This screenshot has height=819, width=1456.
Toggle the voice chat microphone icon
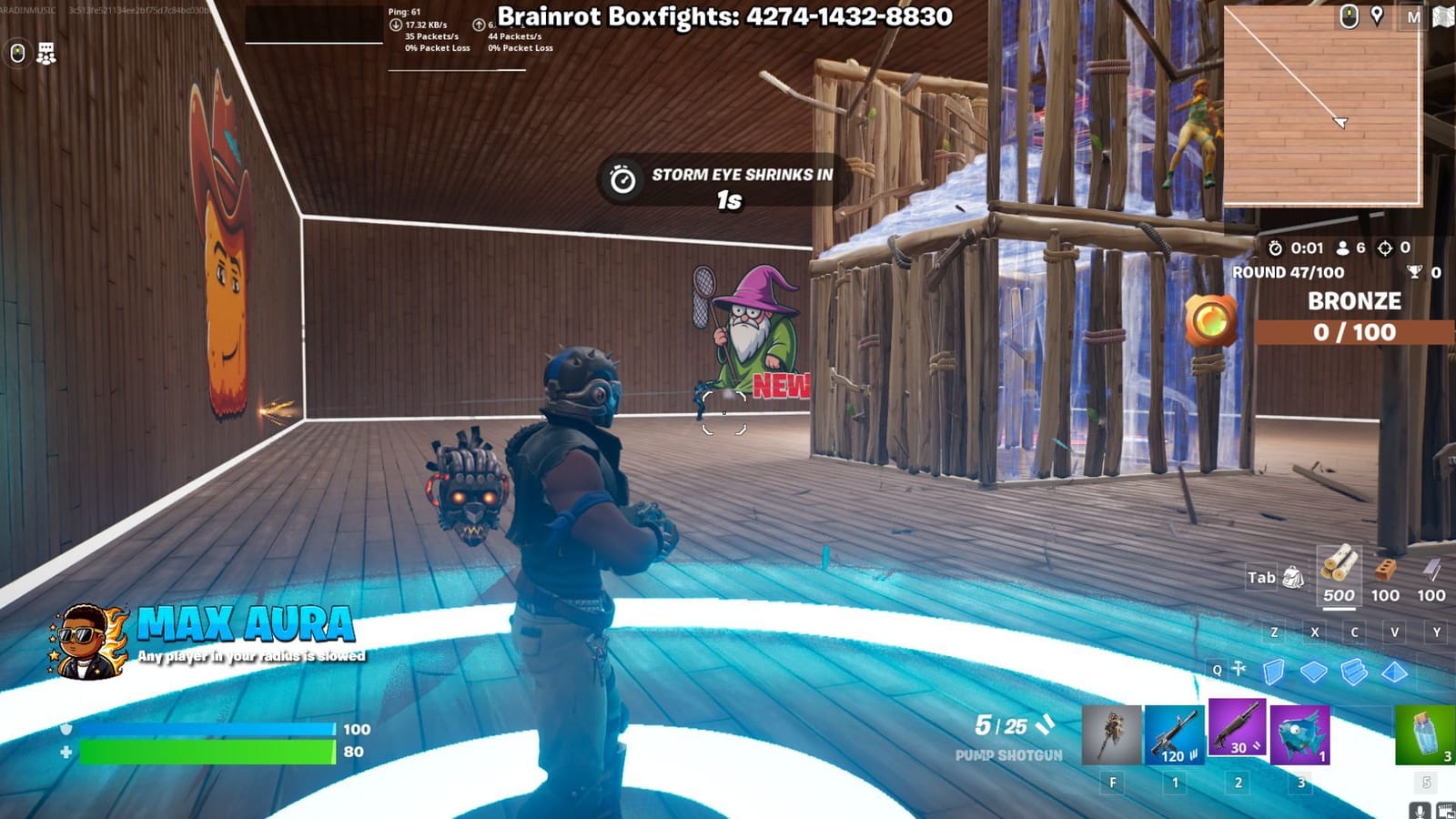point(1420,810)
